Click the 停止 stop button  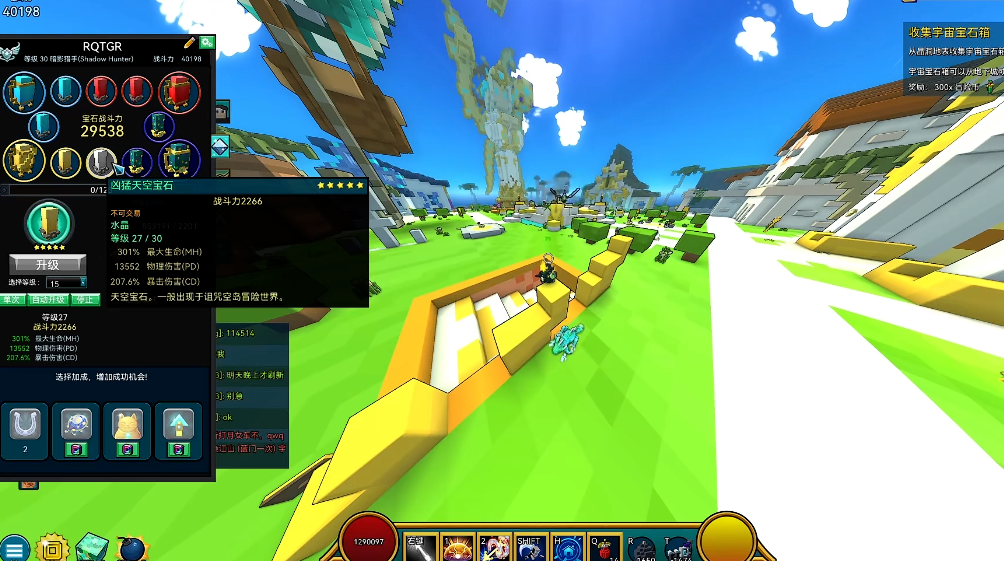click(x=85, y=299)
